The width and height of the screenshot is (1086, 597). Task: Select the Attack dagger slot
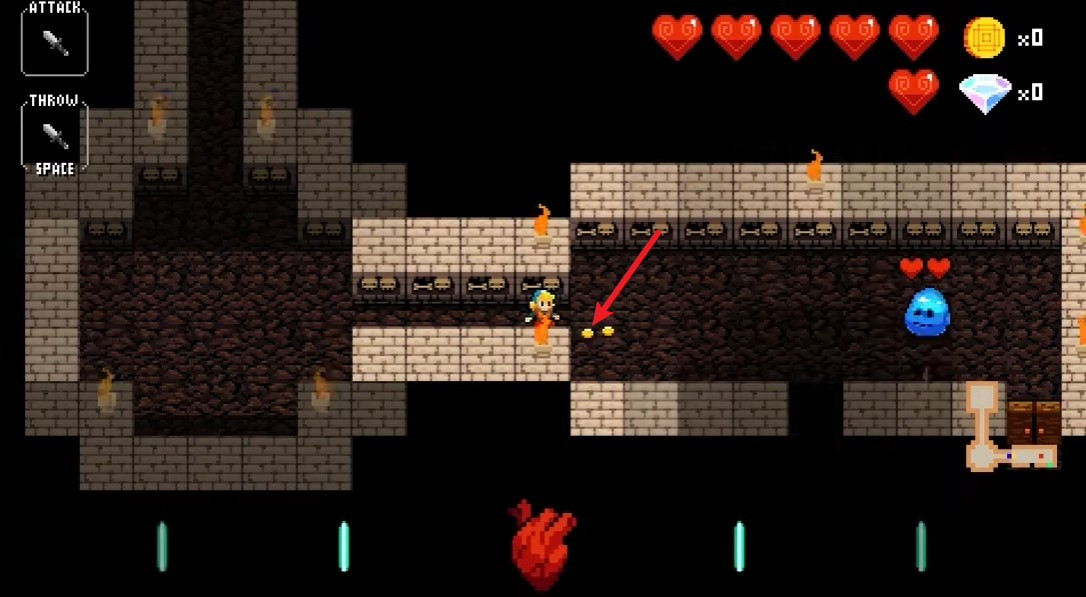(55, 41)
